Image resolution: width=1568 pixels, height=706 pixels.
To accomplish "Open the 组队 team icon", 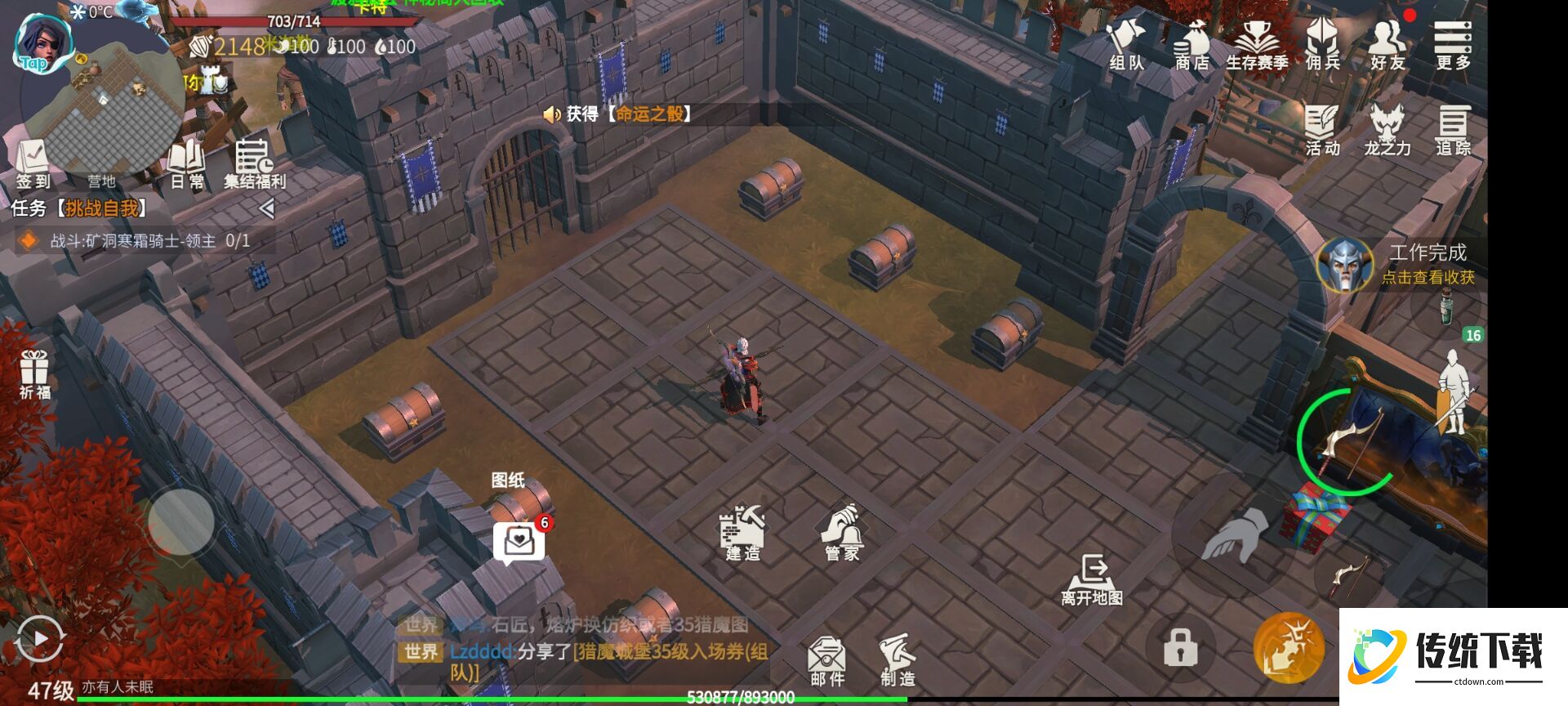I will tap(1126, 45).
